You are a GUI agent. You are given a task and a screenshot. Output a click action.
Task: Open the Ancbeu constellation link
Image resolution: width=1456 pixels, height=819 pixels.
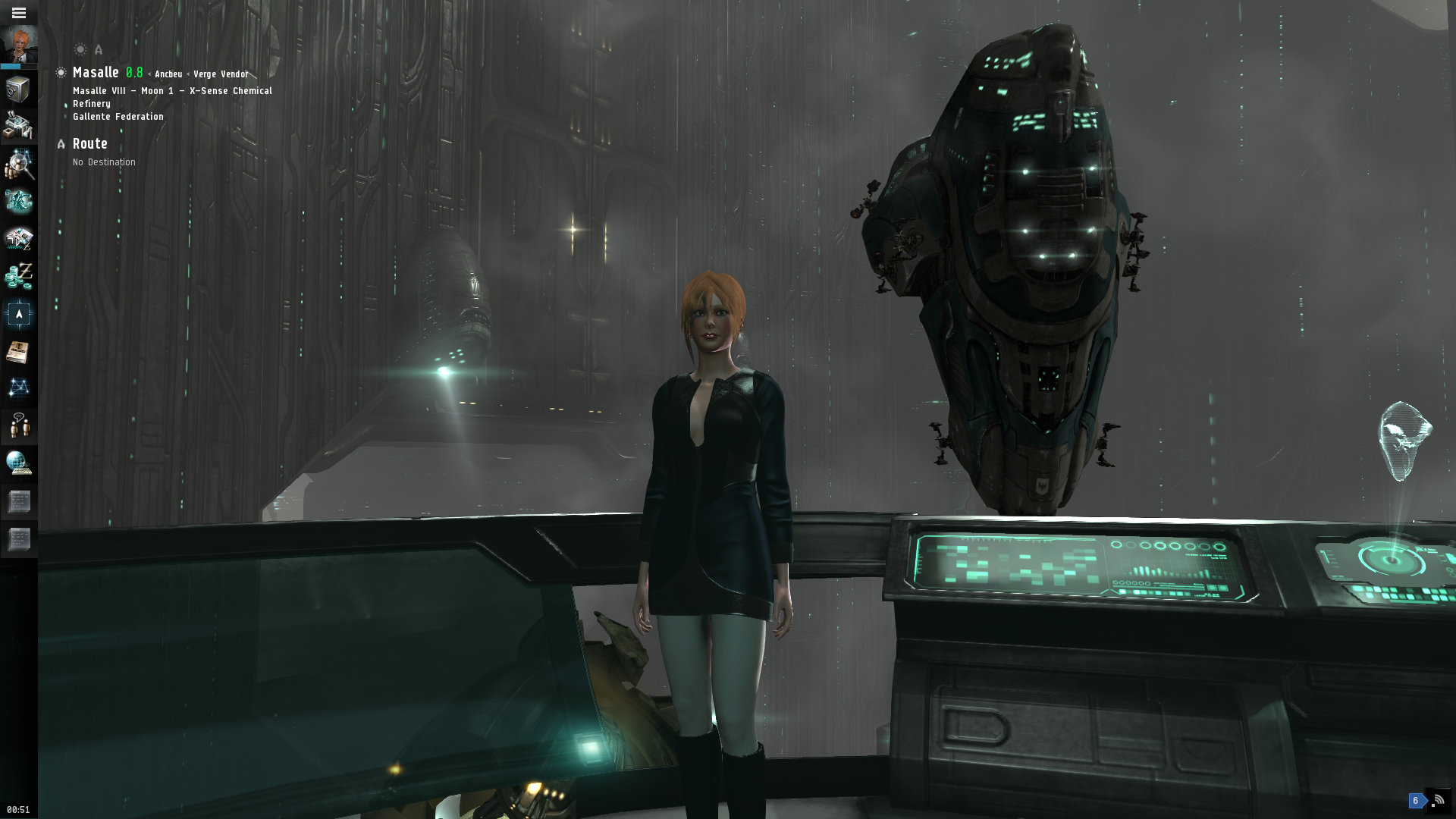click(168, 74)
